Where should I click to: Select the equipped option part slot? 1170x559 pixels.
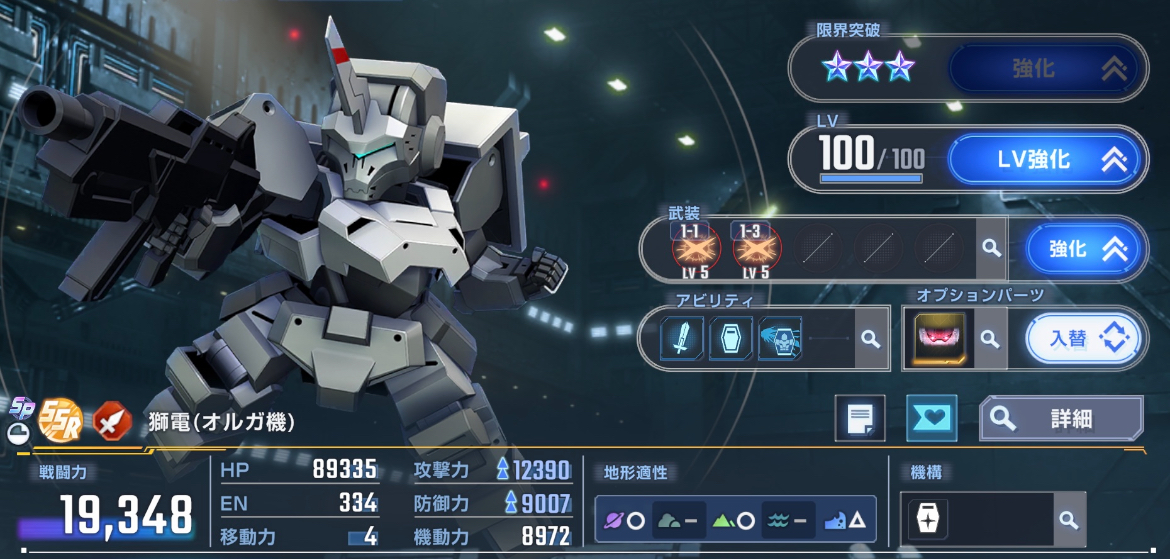pyautogui.click(x=940, y=339)
